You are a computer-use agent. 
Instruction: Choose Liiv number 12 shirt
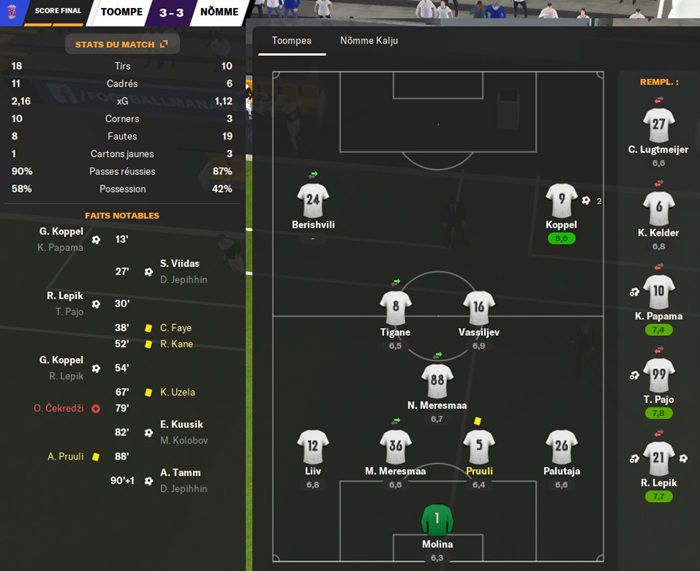coord(313,447)
